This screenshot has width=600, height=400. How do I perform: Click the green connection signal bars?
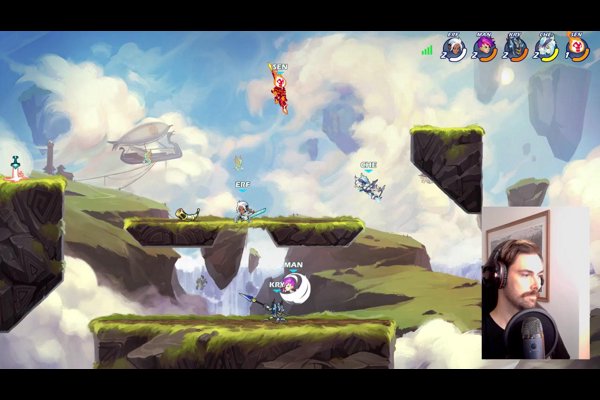tap(427, 49)
